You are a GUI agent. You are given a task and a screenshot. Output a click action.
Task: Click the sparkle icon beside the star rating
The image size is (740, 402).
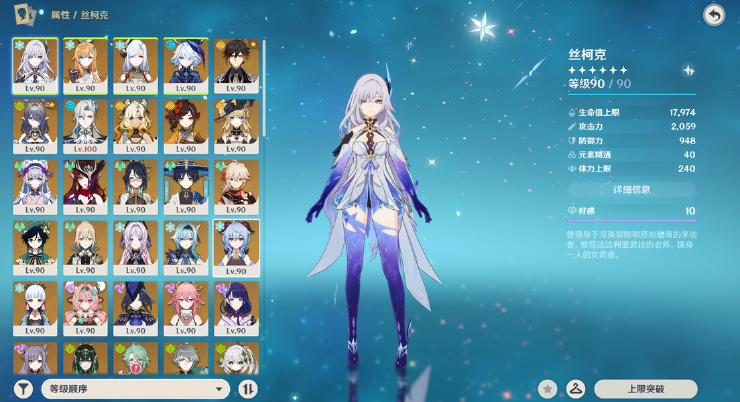pos(689,71)
